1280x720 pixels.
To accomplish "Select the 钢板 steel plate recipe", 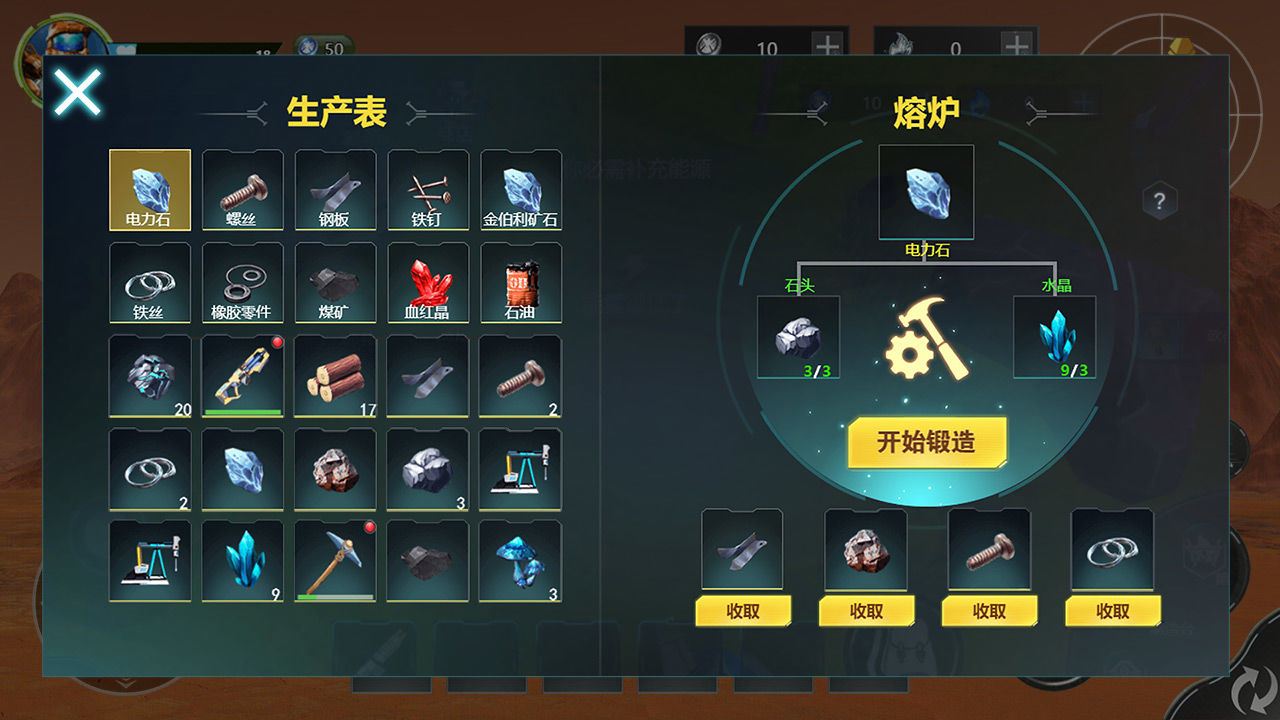I will click(335, 188).
